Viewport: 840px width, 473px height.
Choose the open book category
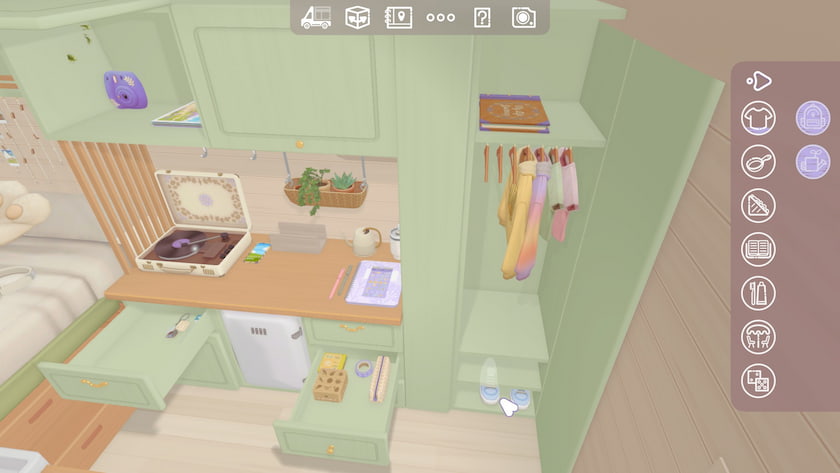[758, 249]
